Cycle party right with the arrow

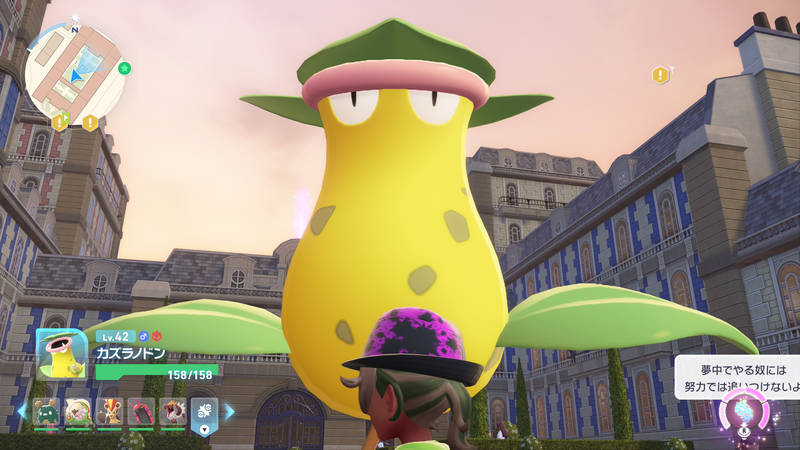229,411
